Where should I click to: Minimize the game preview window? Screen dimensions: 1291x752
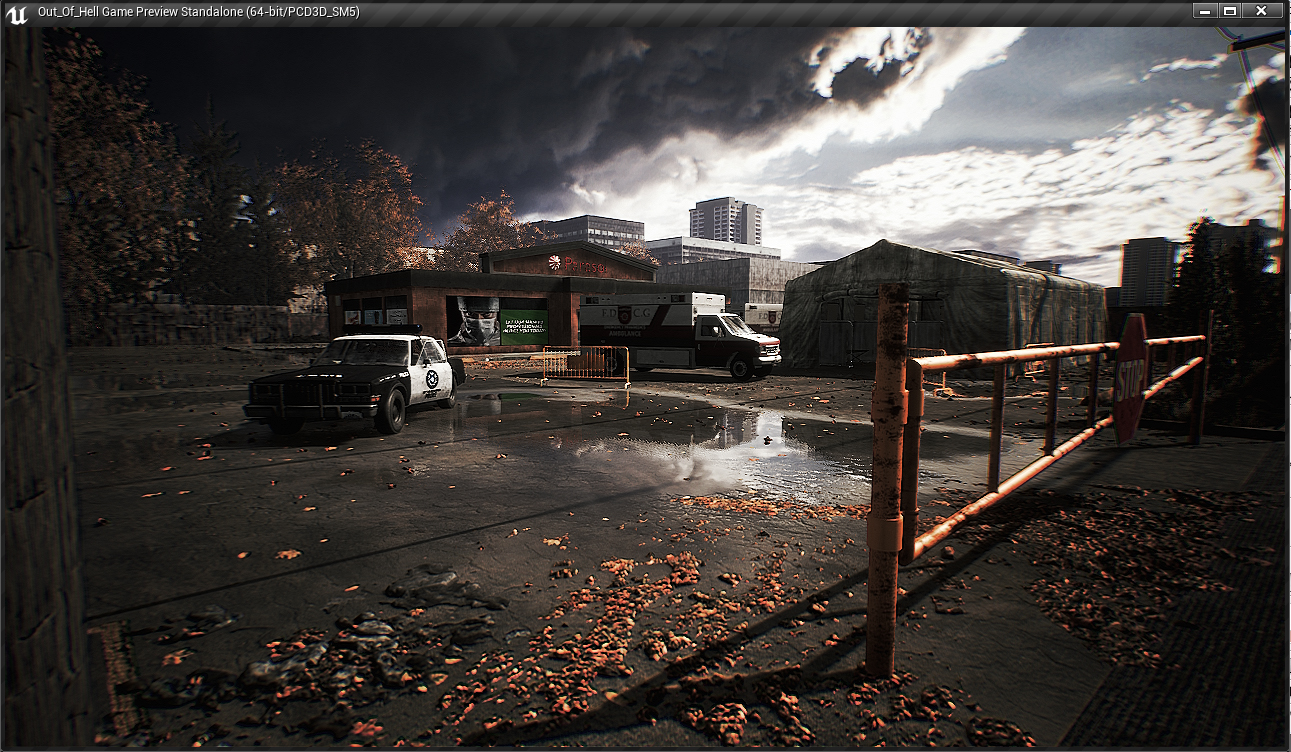[x=1204, y=11]
